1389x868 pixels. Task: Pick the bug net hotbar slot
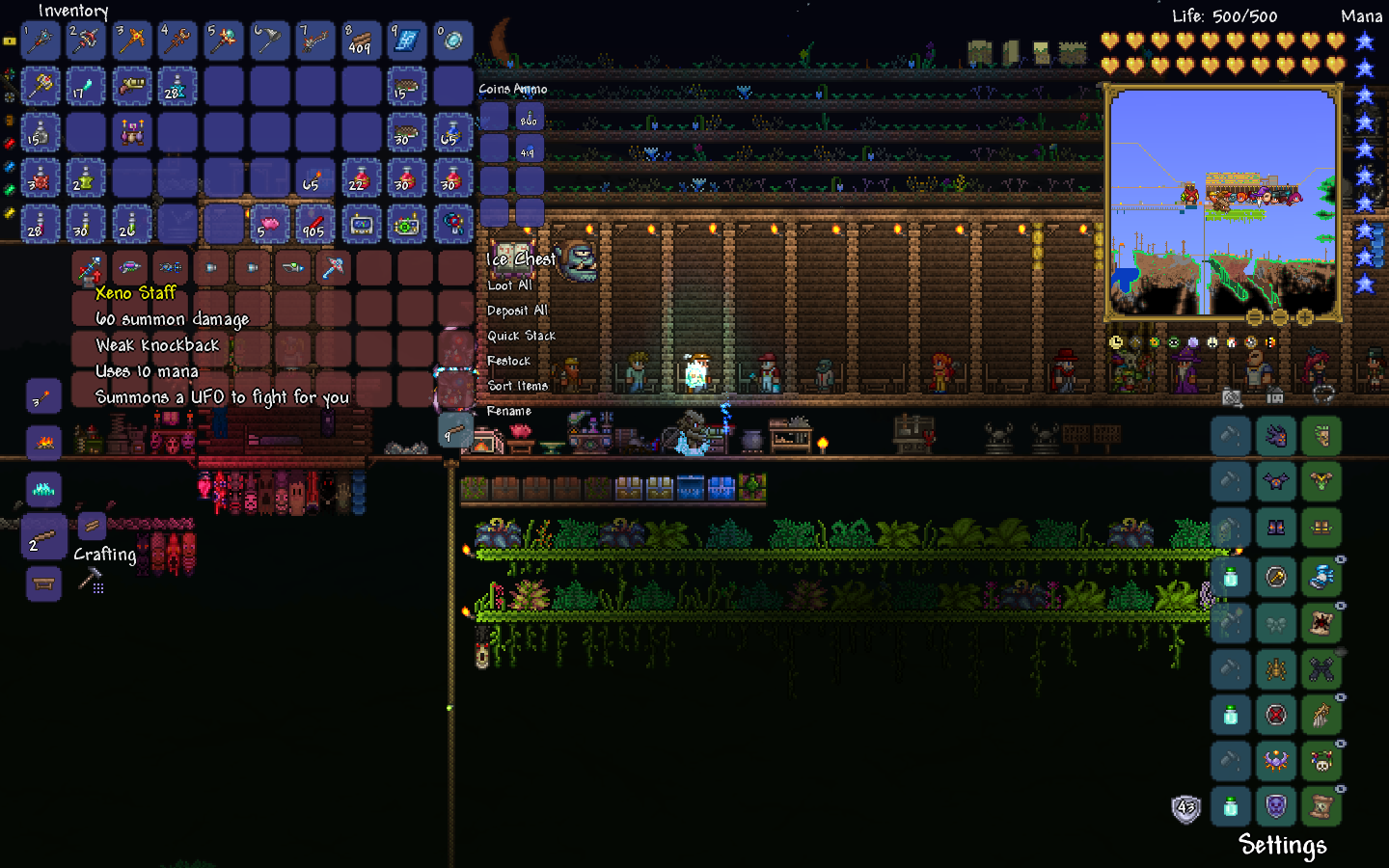tap(269, 41)
